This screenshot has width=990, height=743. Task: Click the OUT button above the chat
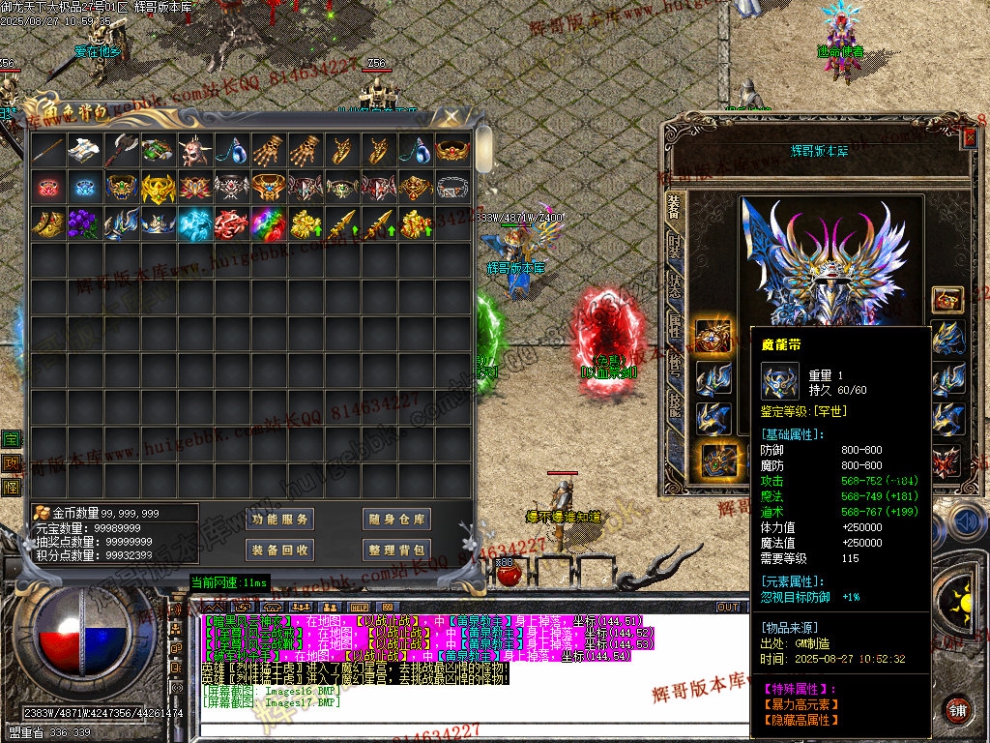[728, 607]
